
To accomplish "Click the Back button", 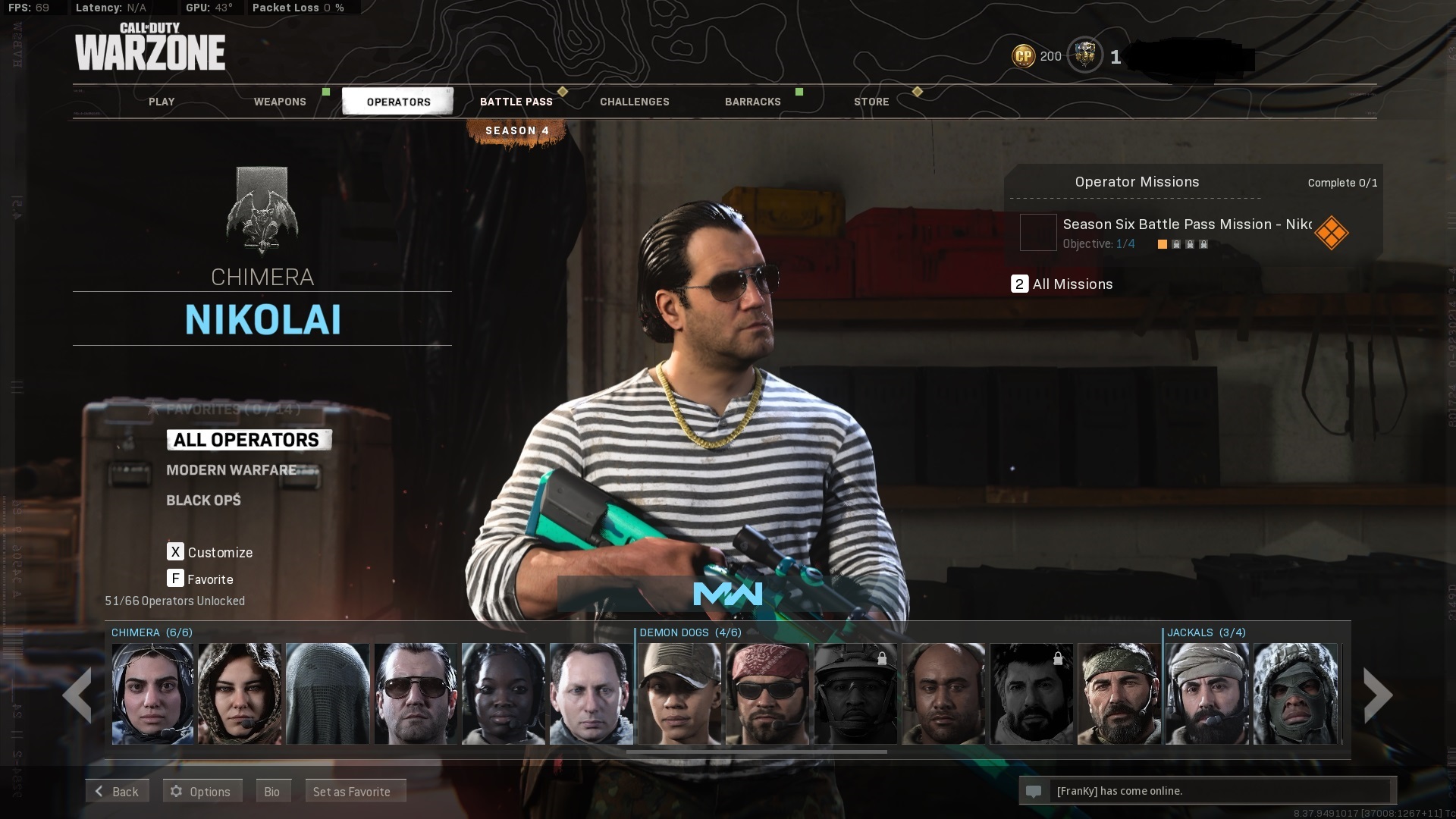I will (117, 791).
